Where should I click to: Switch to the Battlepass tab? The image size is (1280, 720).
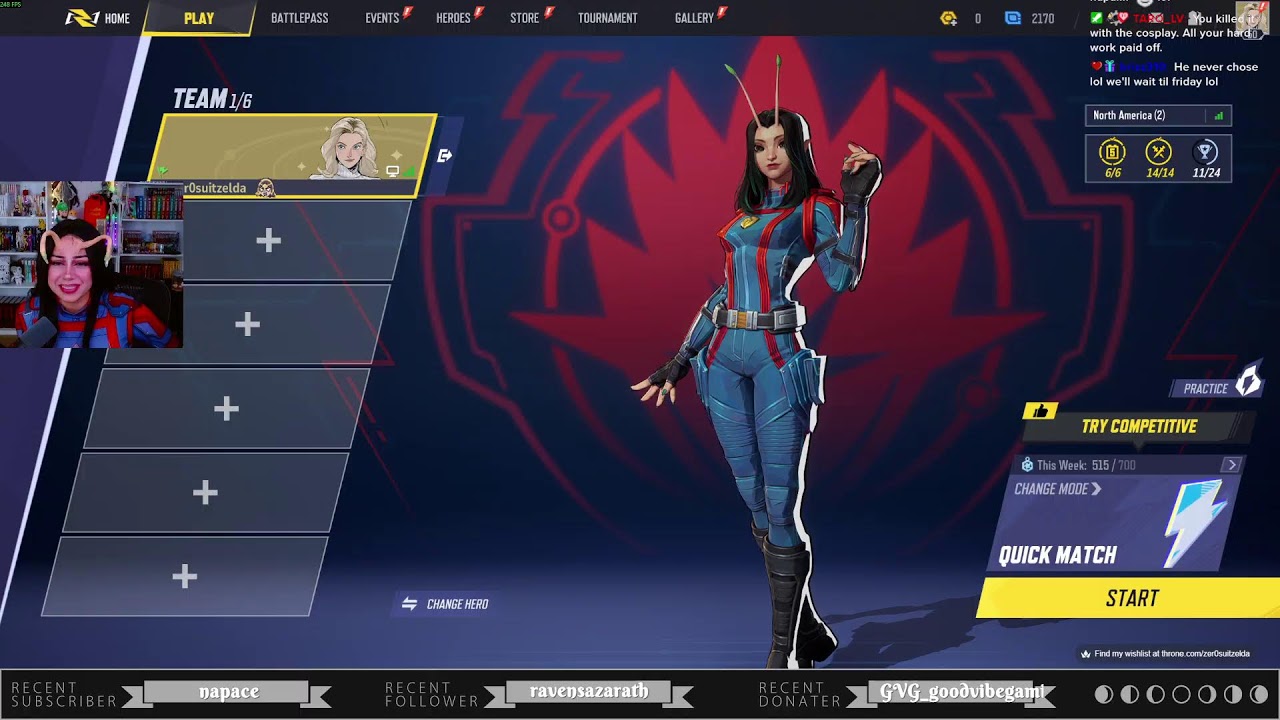point(298,17)
